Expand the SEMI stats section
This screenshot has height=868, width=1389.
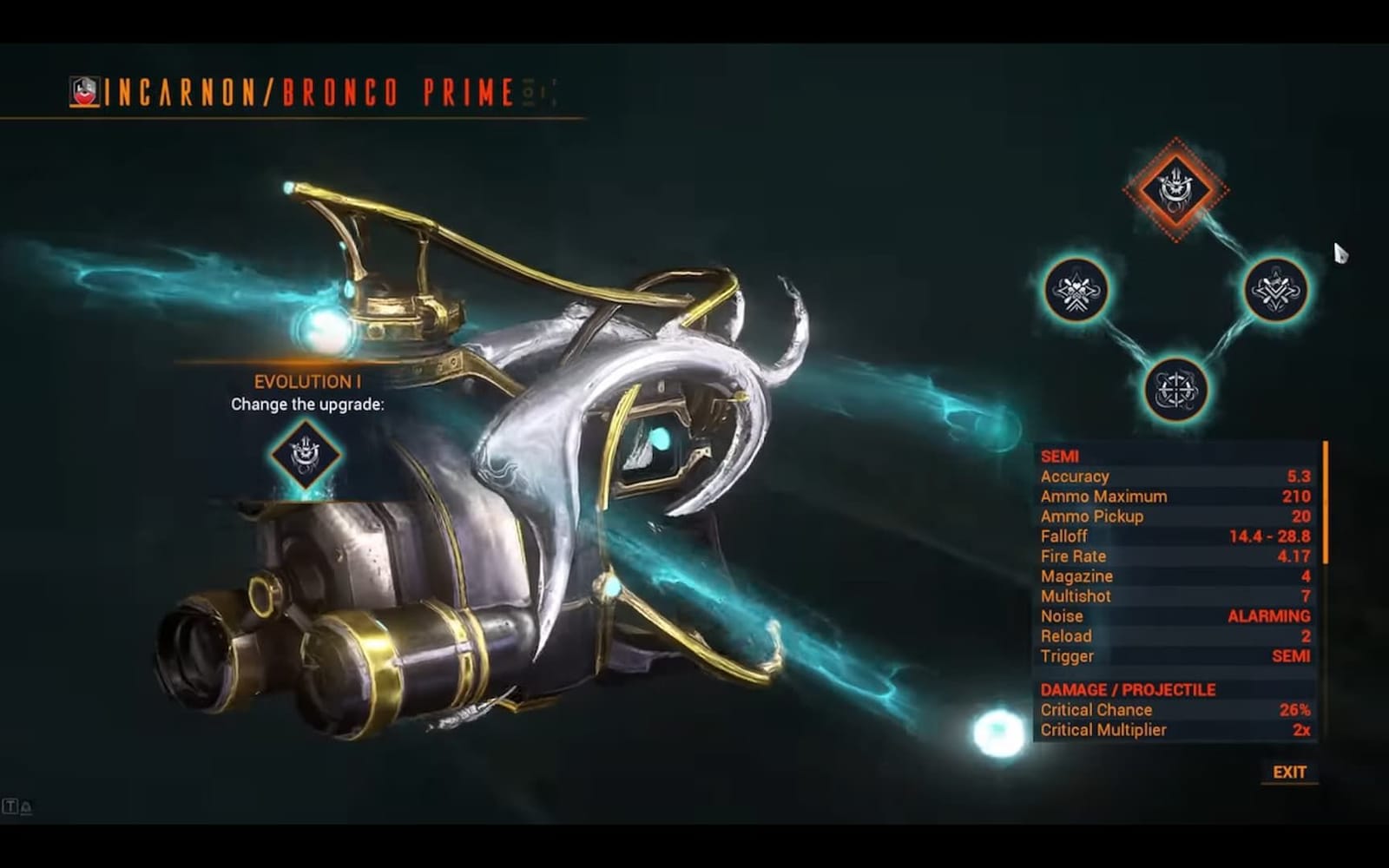click(x=1059, y=456)
